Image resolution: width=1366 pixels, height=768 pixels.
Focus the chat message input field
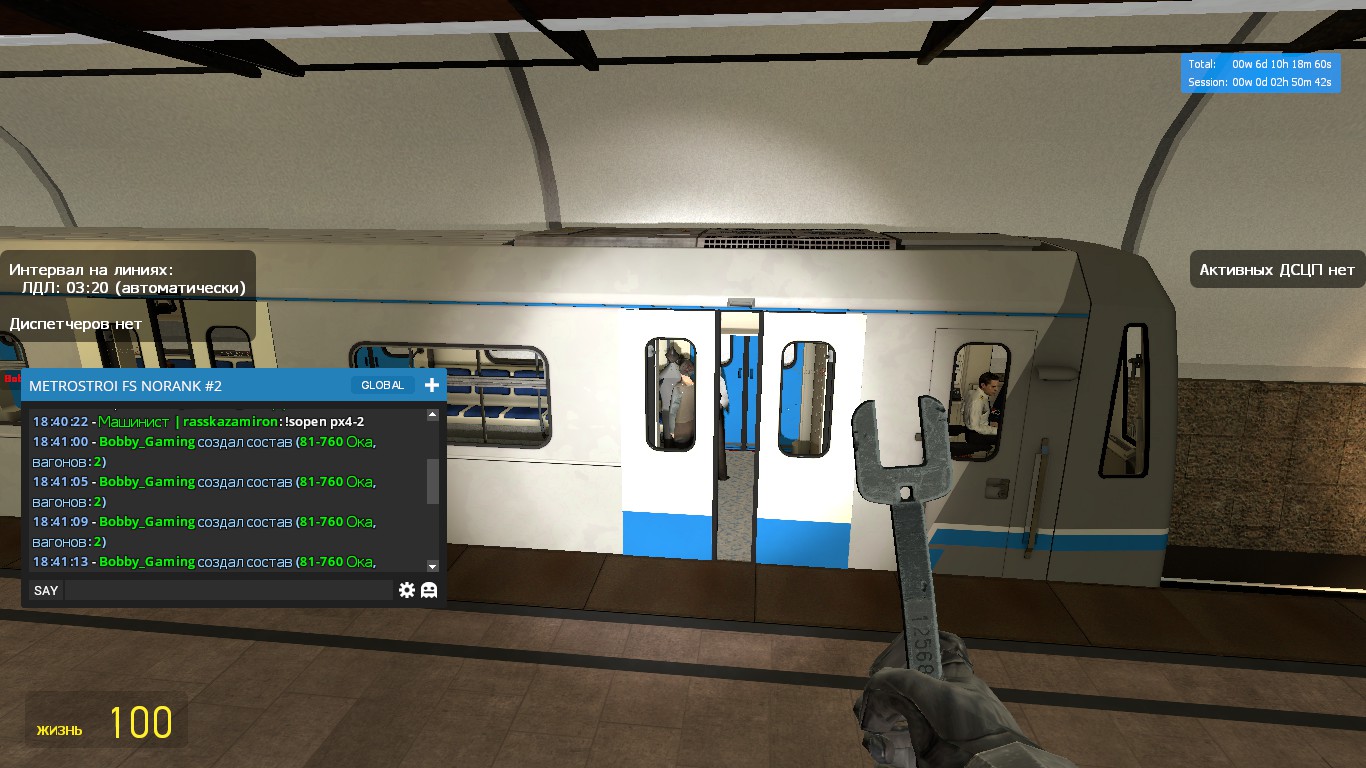[x=228, y=590]
